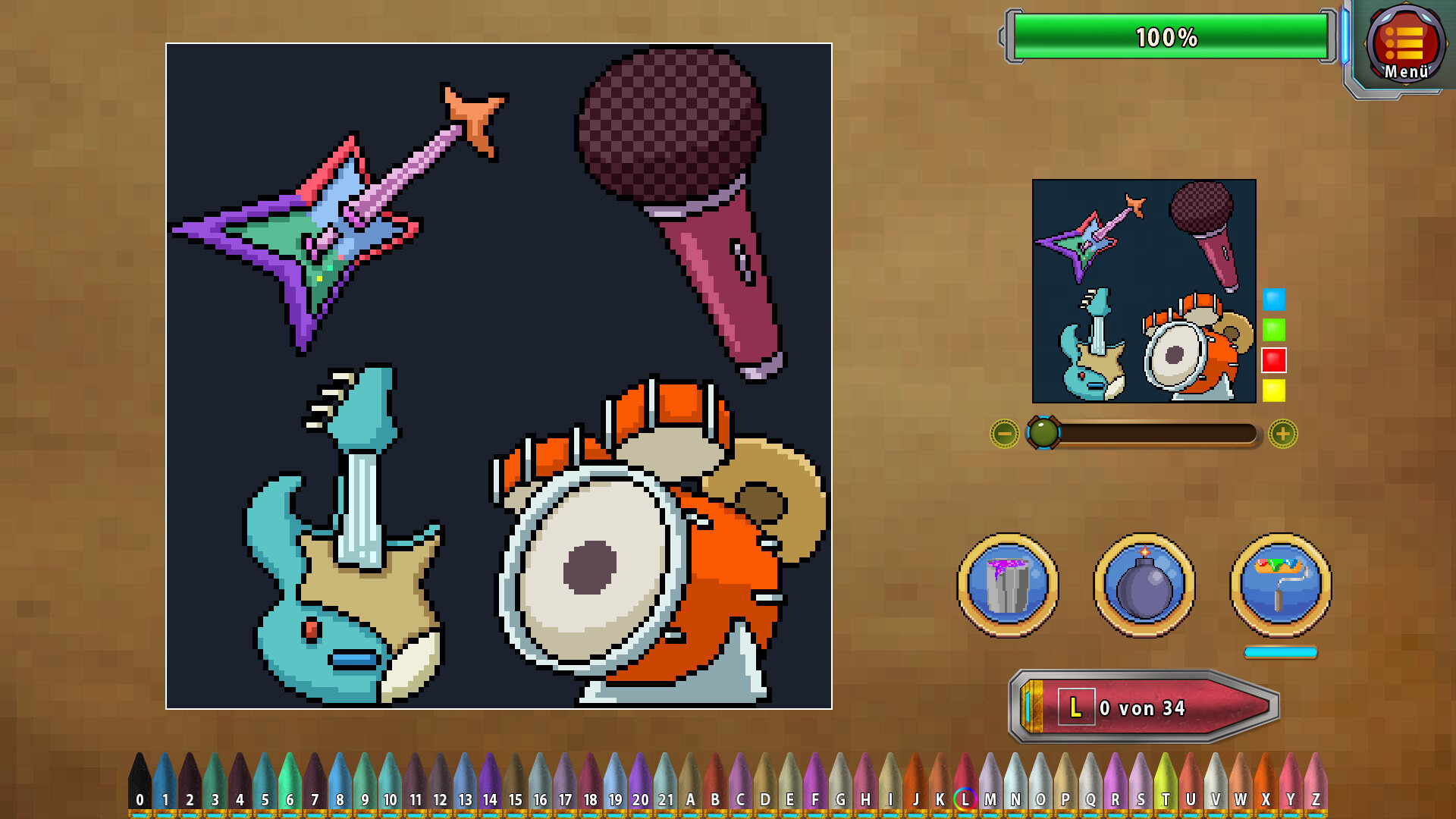
Task: Click the light blue swatch beside the minimap
Action: 1273,300
